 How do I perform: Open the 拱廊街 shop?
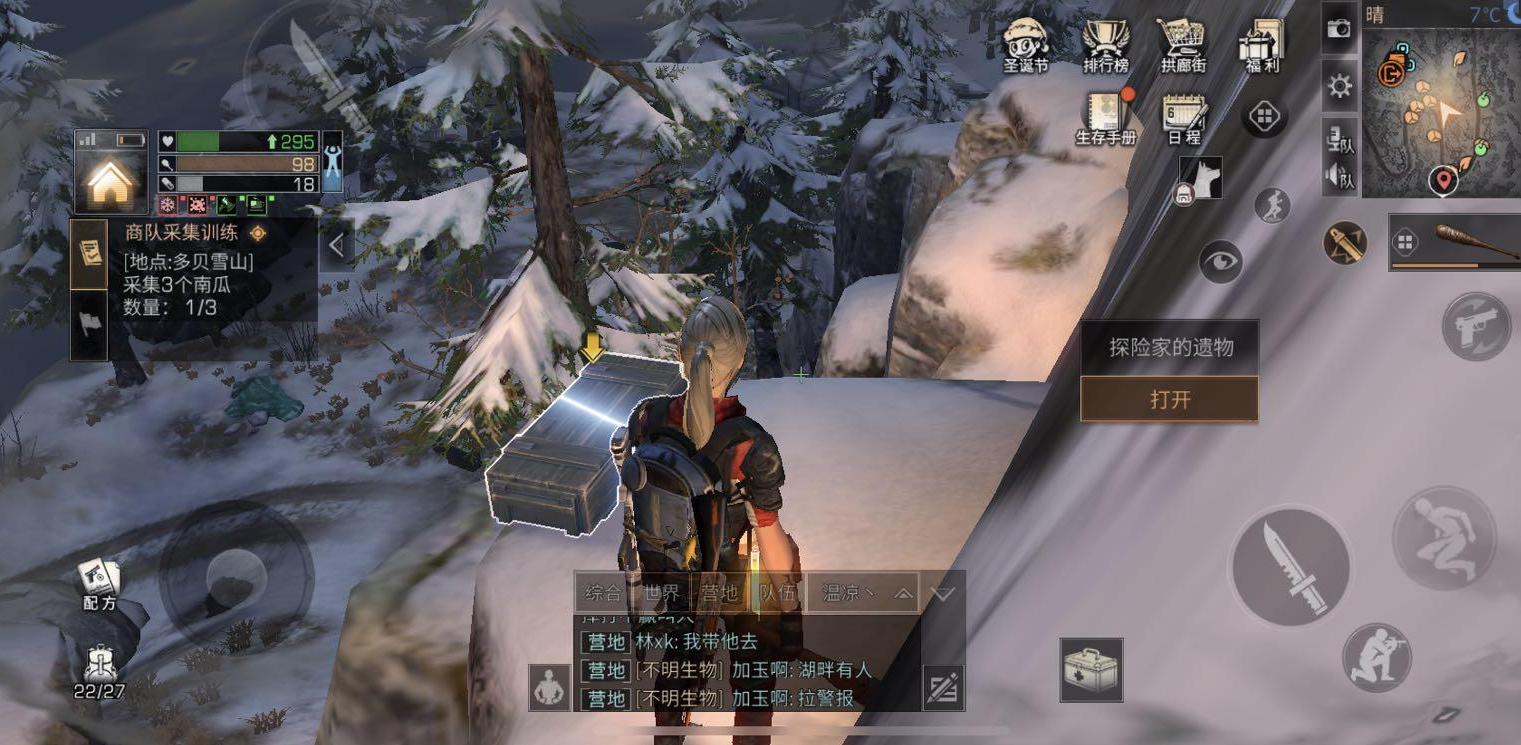[1183, 44]
